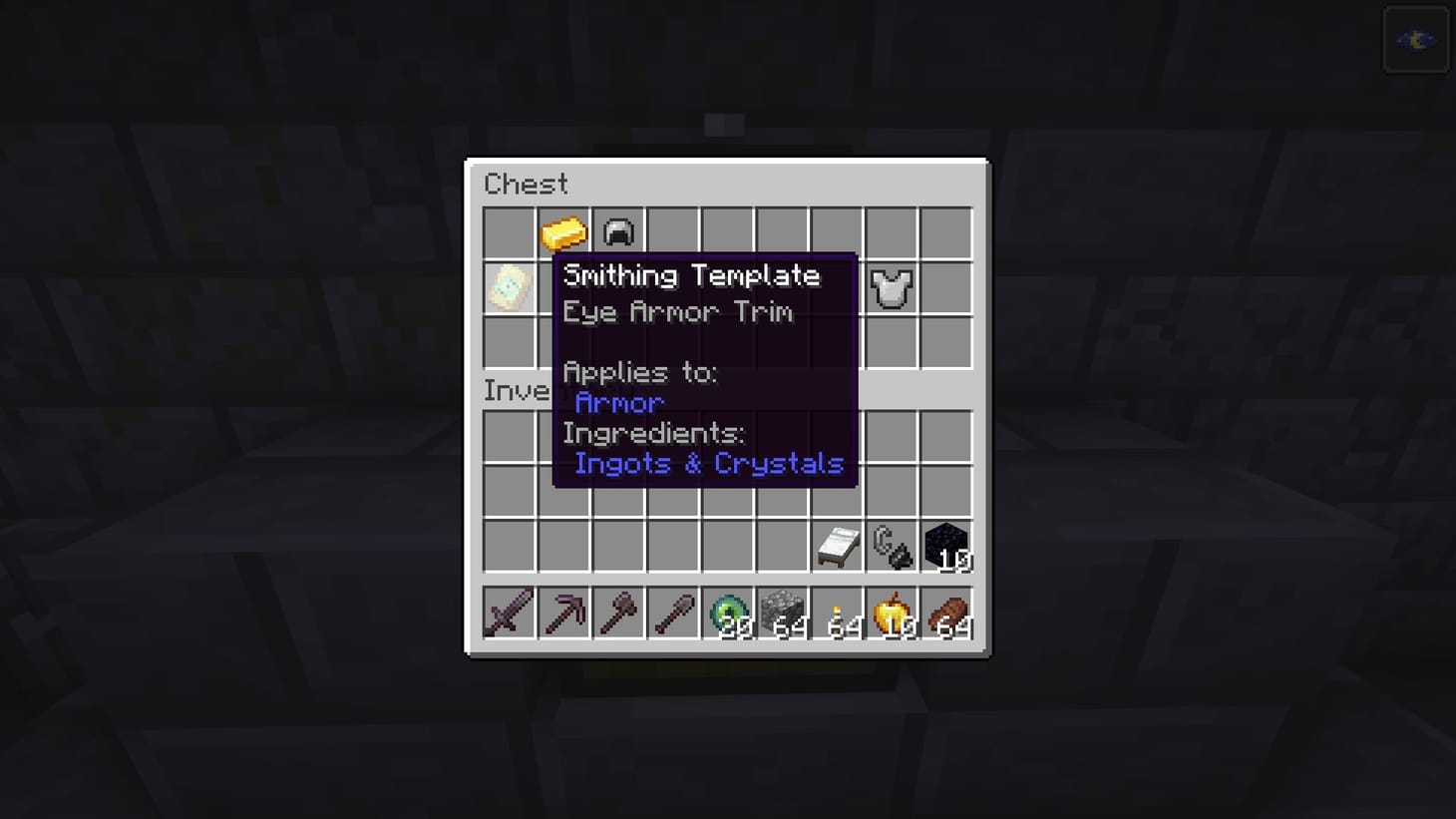The height and width of the screenshot is (819, 1456).
Task: Grab the saddle from the hotbar
Action: 944,613
